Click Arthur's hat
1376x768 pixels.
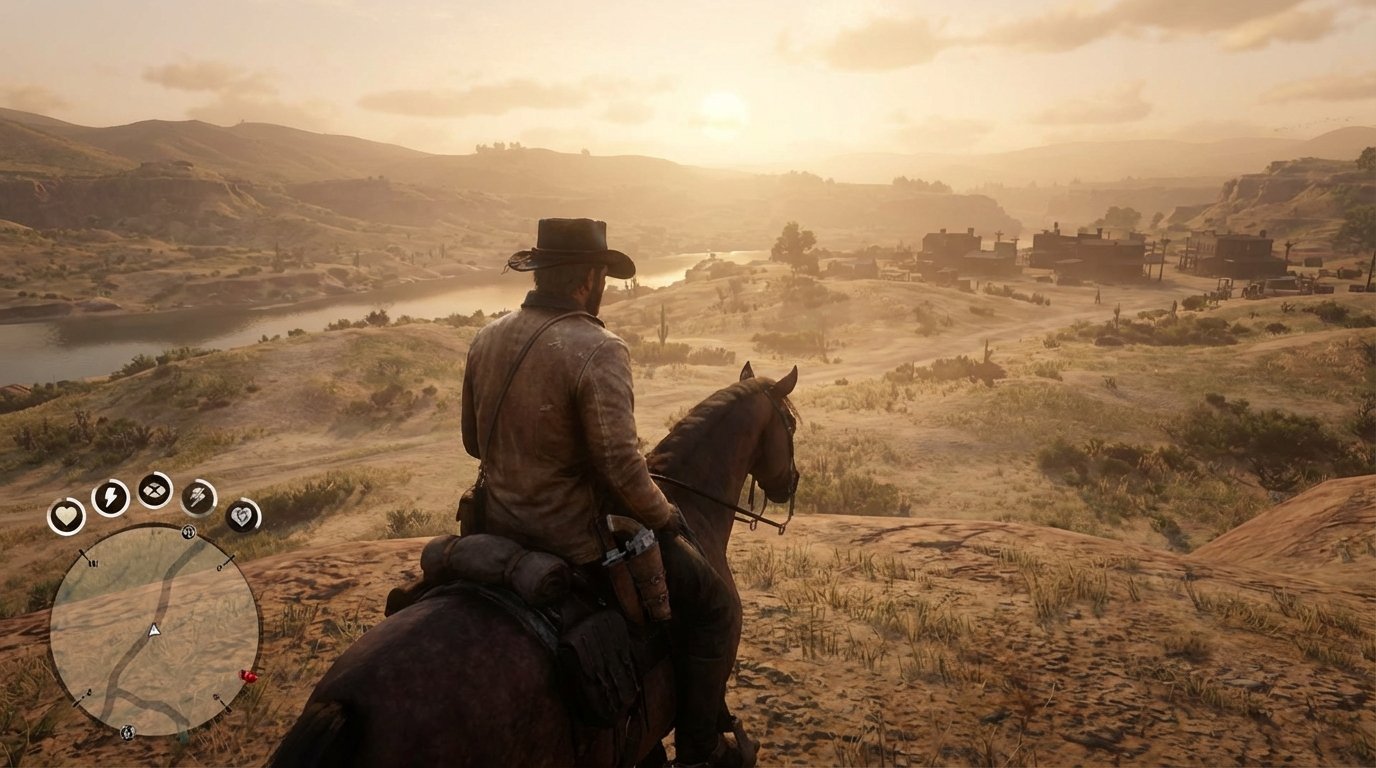coord(570,243)
